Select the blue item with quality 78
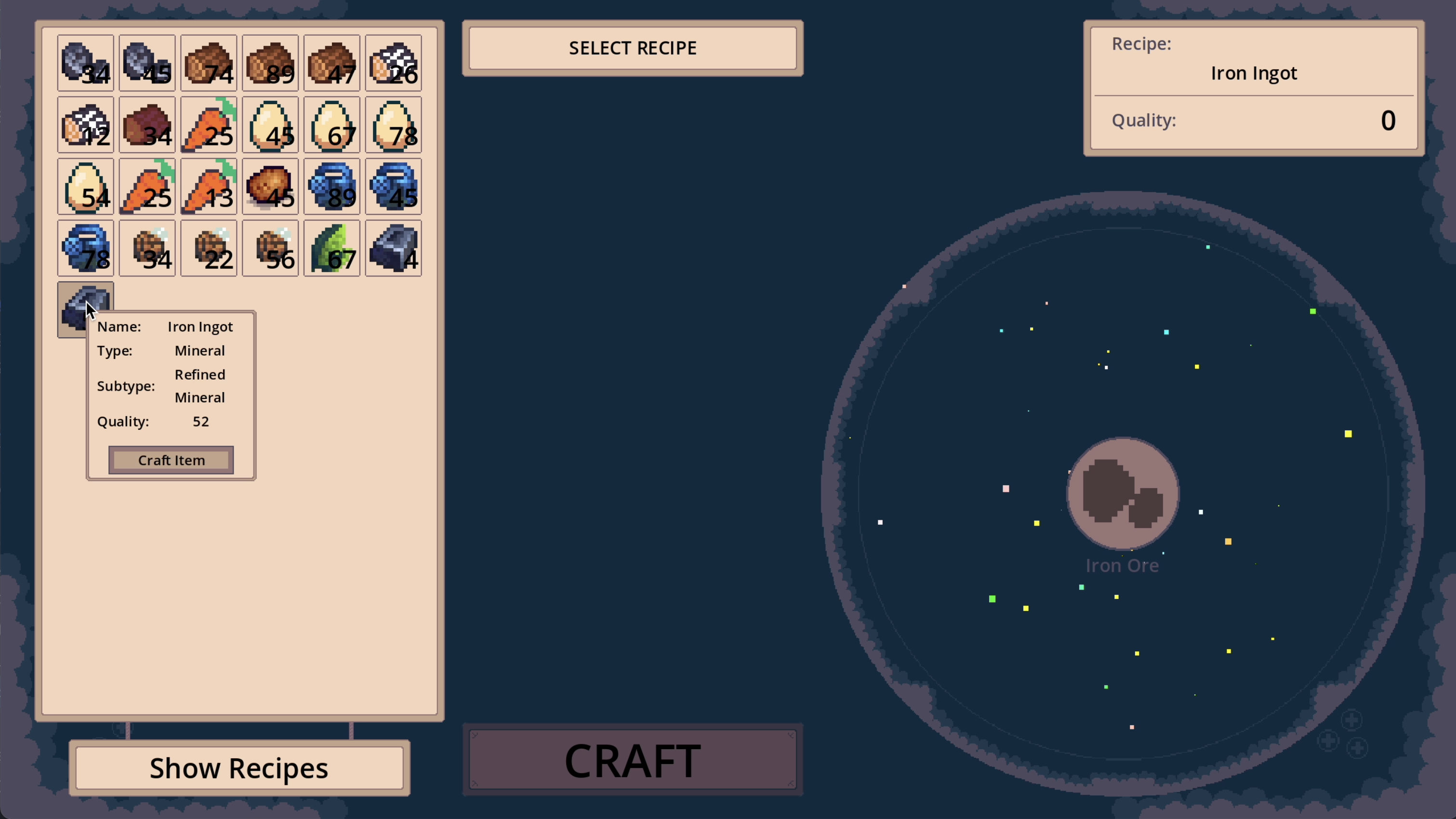The image size is (1456, 819). pos(85,248)
